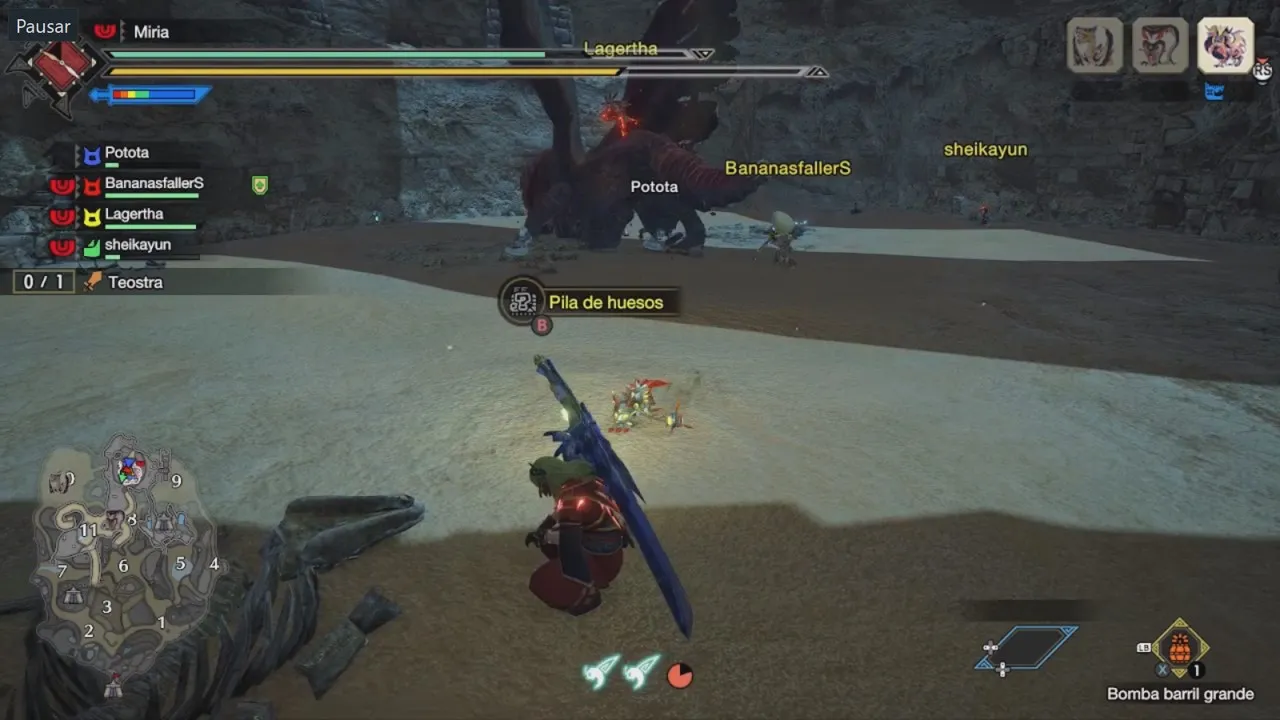
Task: Select BananasfallerS in the party list
Action: pyautogui.click(x=153, y=184)
